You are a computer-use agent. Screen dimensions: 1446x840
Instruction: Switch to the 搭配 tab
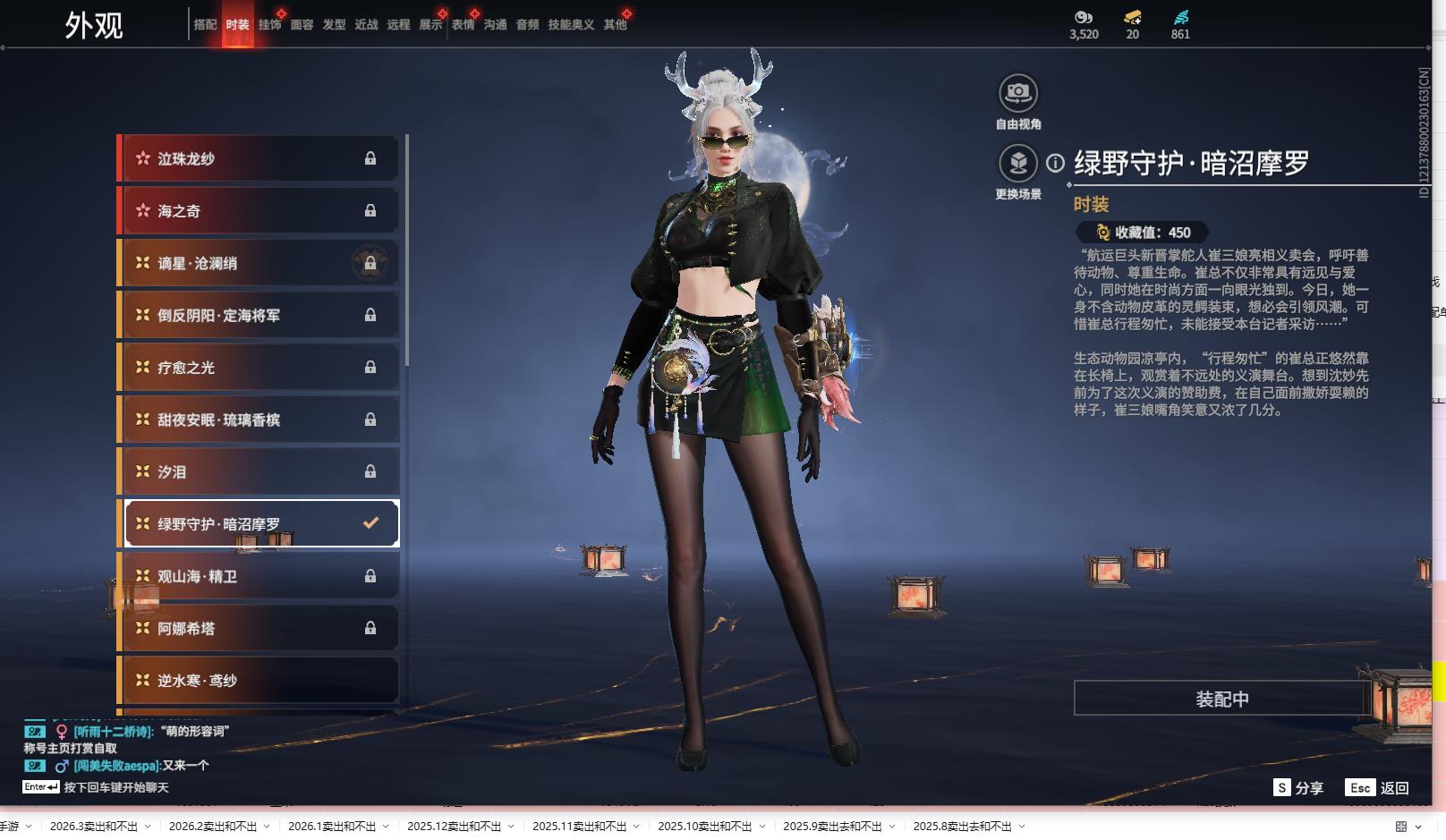tap(205, 25)
